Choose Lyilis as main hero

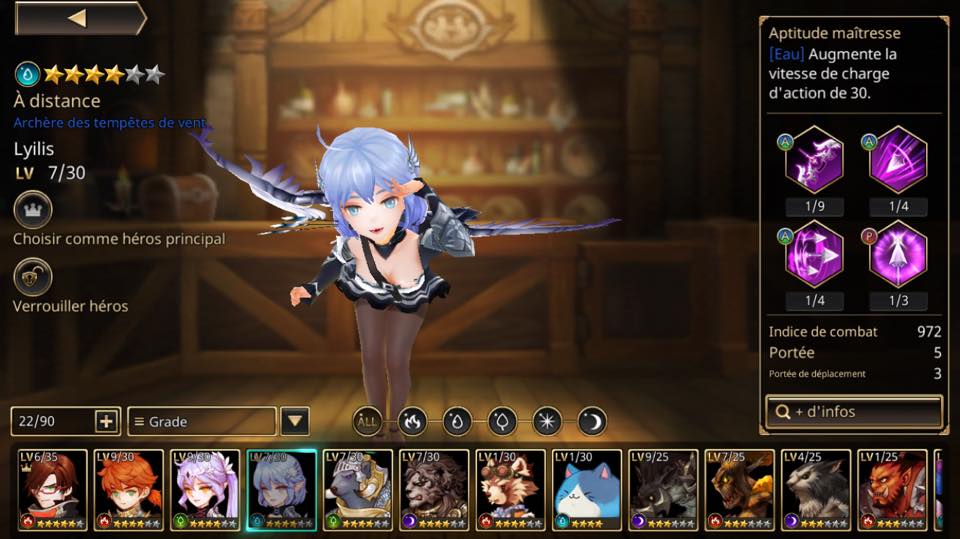(x=33, y=210)
